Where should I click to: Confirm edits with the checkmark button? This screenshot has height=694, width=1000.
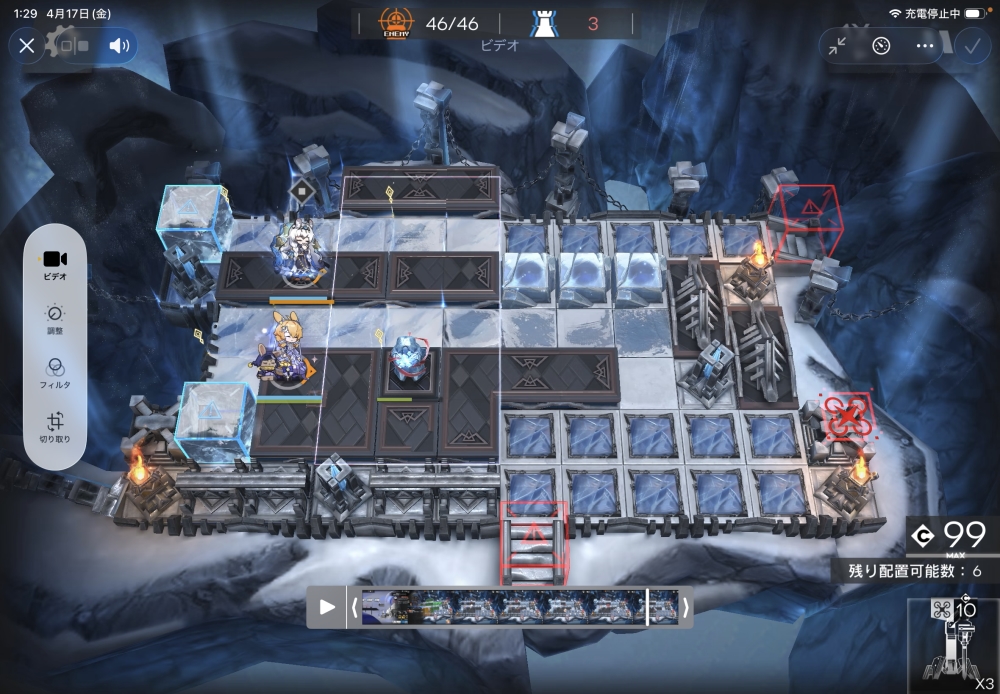tap(970, 46)
